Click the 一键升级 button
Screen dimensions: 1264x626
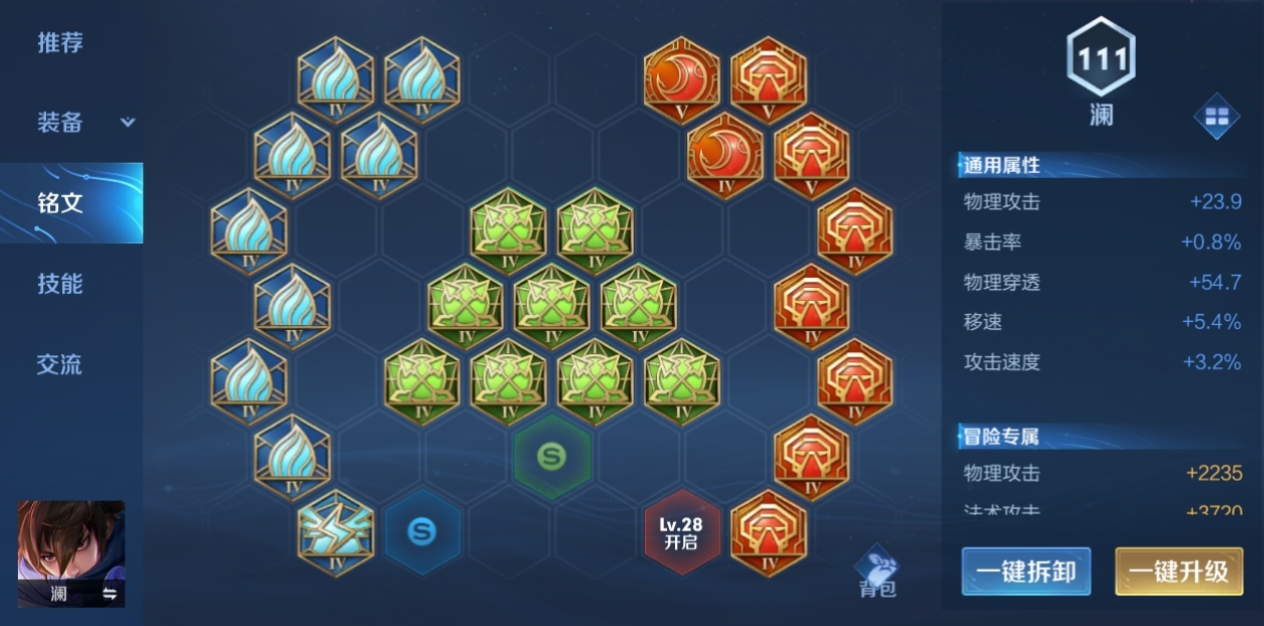coord(1179,572)
